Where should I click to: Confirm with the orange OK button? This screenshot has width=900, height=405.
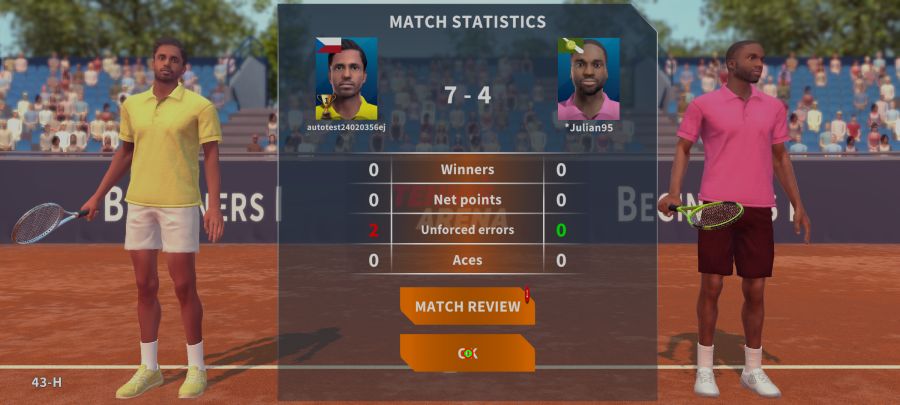[467, 353]
